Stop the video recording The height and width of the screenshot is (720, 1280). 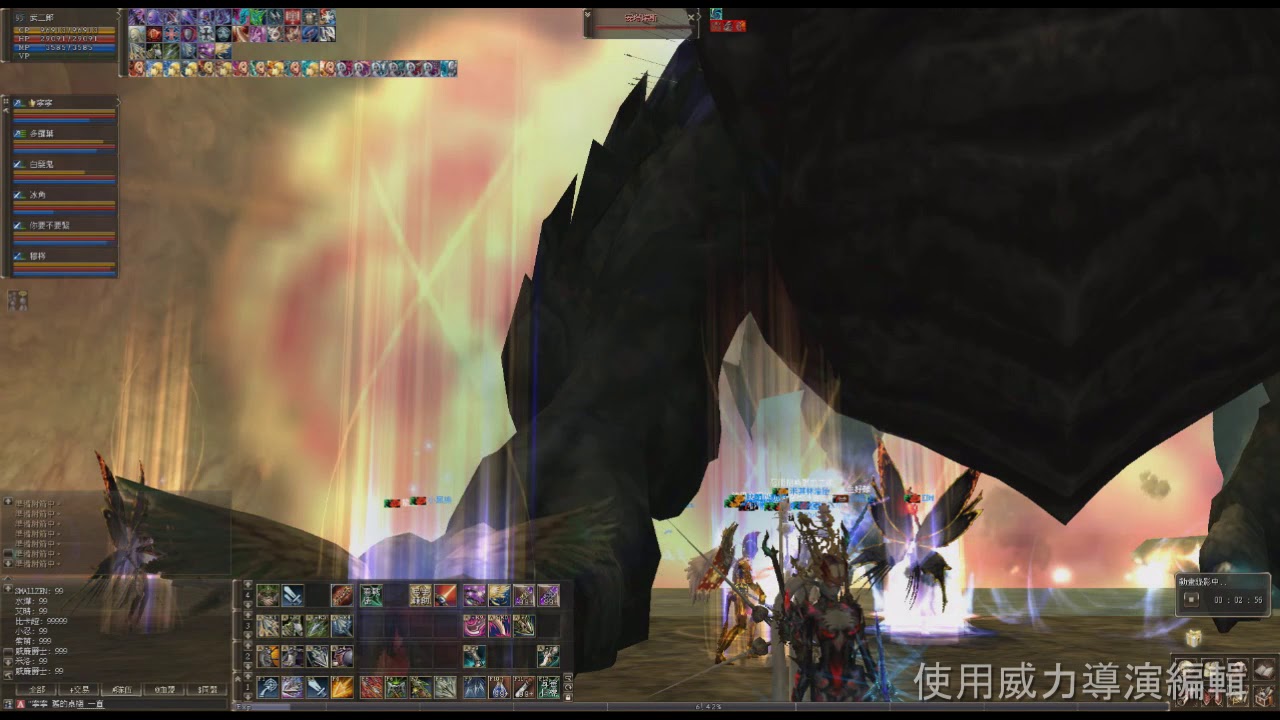pos(1191,599)
